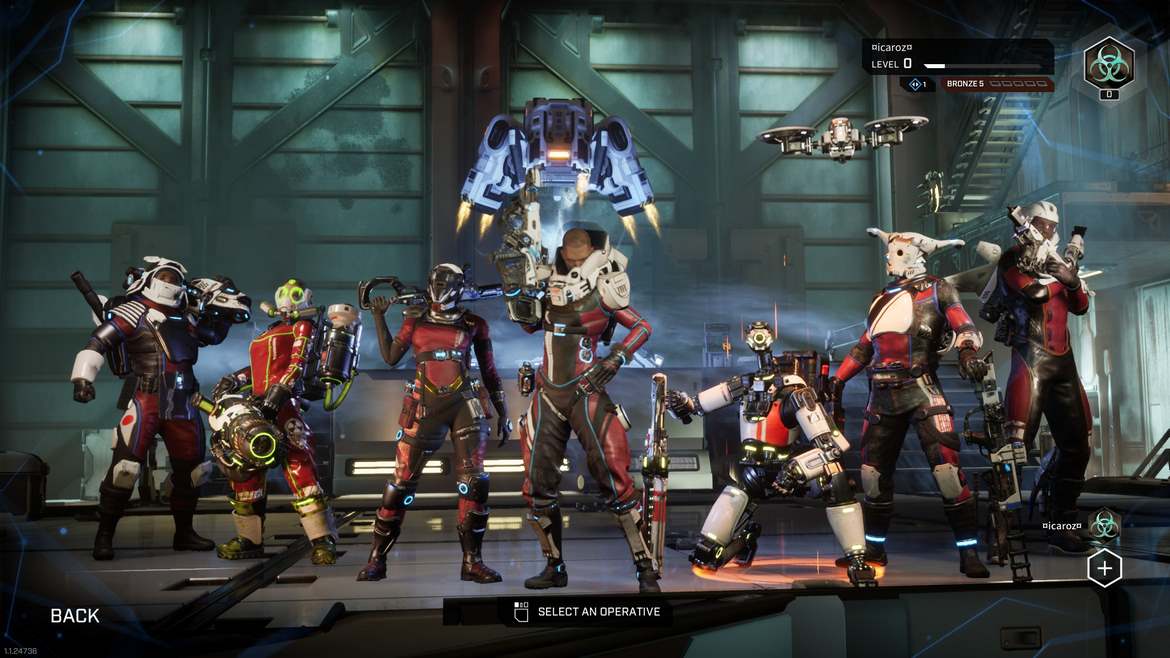Select the small biohazard party member badge
The height and width of the screenshot is (658, 1170).
pyautogui.click(x=1104, y=524)
